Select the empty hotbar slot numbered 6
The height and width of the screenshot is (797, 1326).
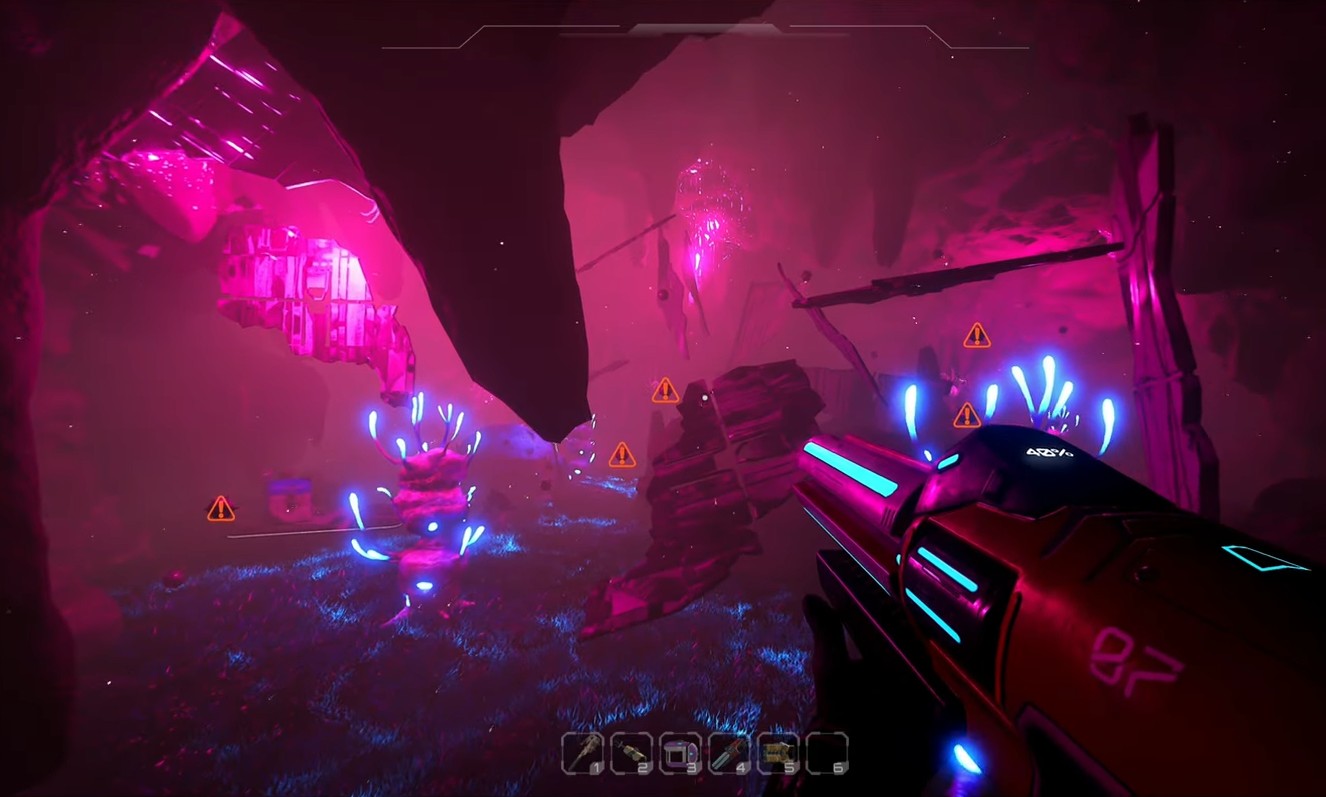click(827, 753)
